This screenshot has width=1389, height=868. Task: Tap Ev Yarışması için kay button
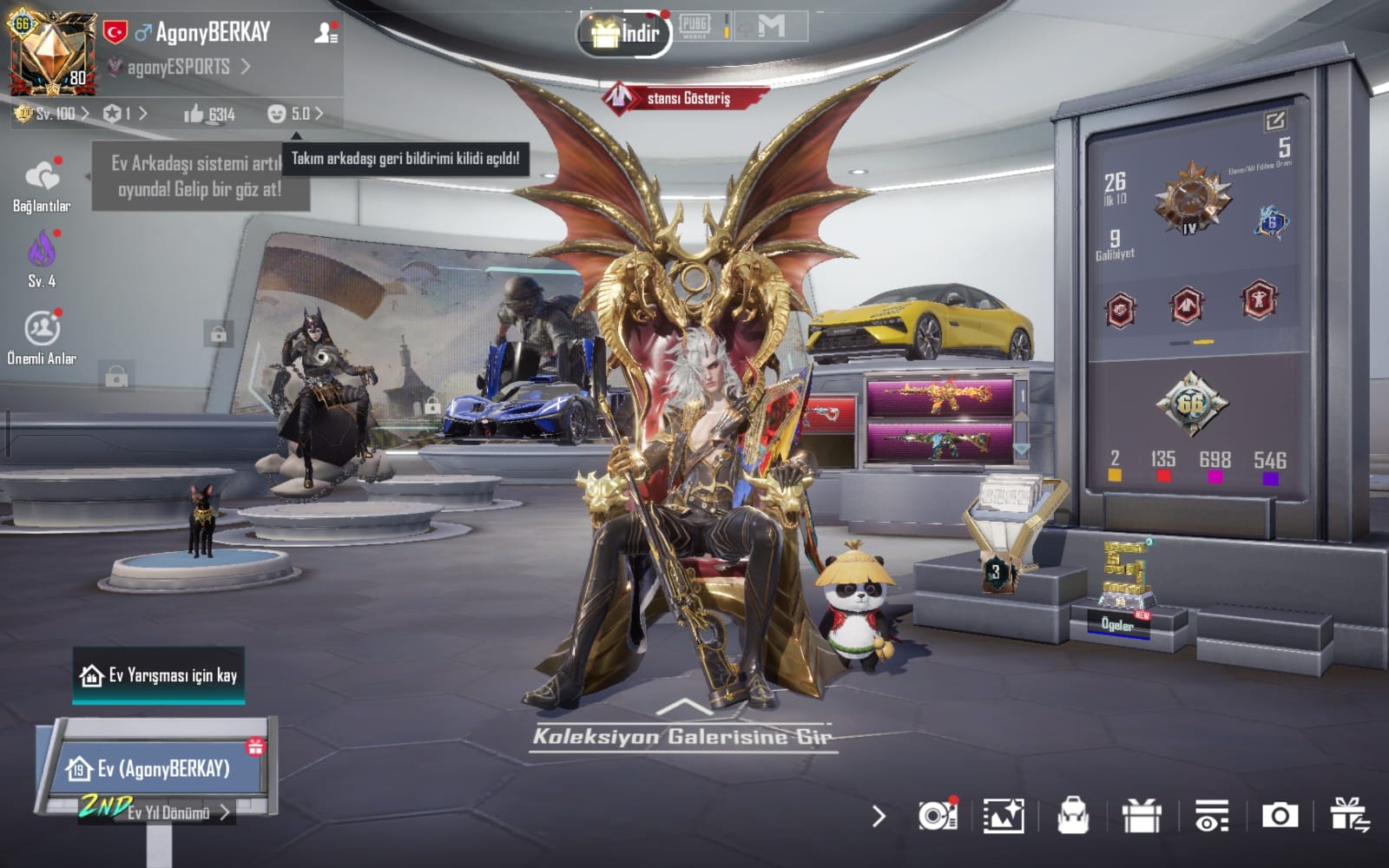point(159,675)
